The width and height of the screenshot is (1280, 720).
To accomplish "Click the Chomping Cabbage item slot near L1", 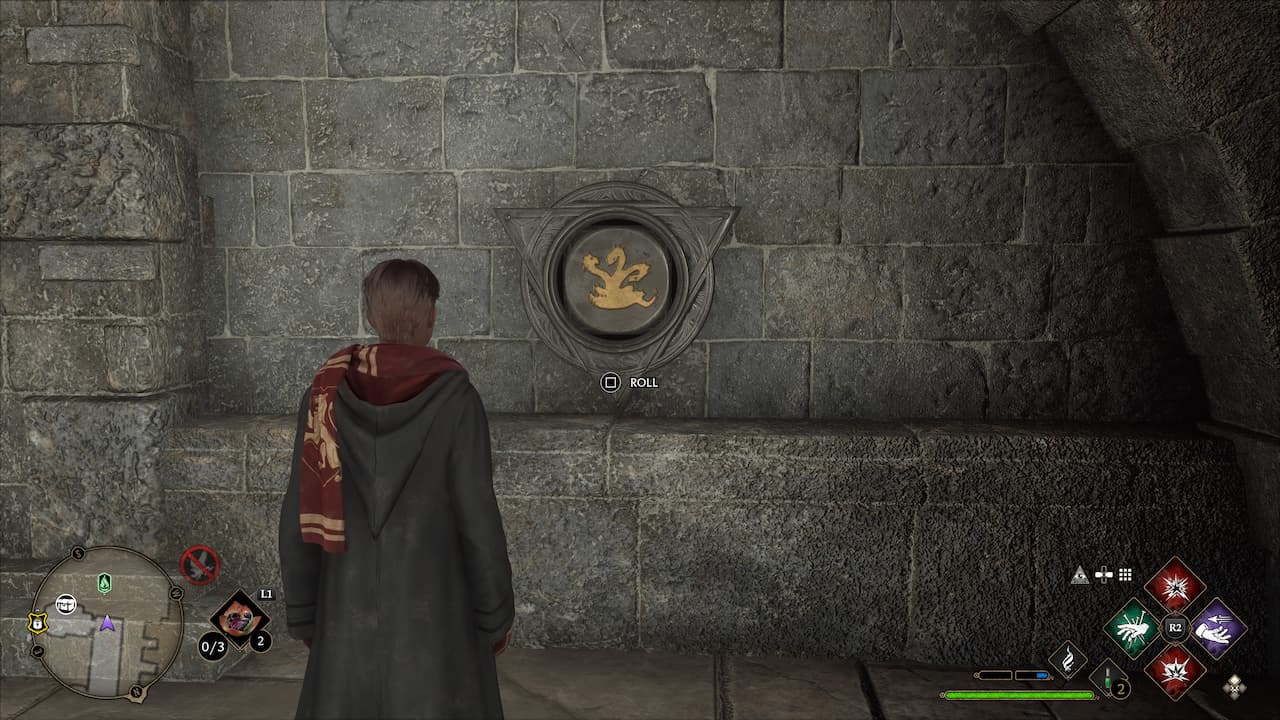I will [239, 620].
